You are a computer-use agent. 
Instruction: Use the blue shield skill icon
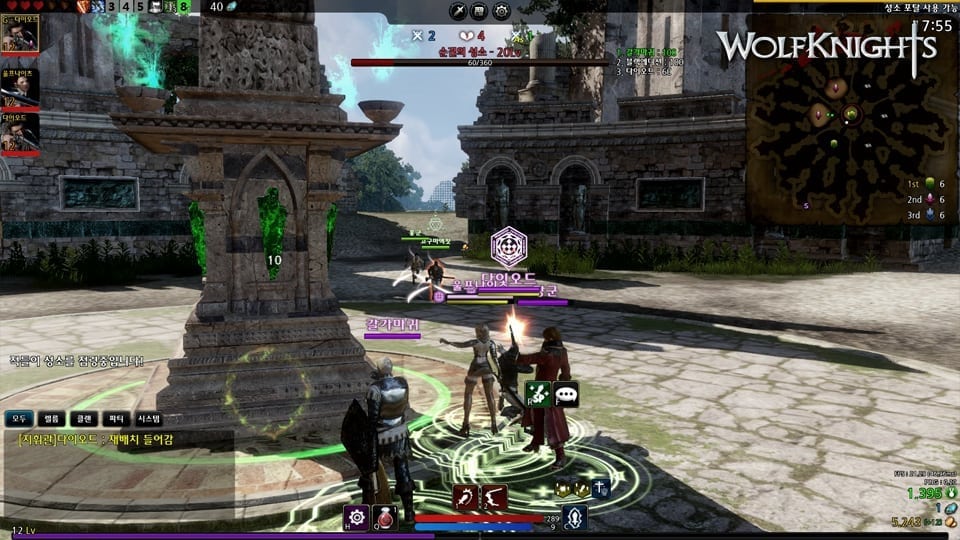coord(574,517)
